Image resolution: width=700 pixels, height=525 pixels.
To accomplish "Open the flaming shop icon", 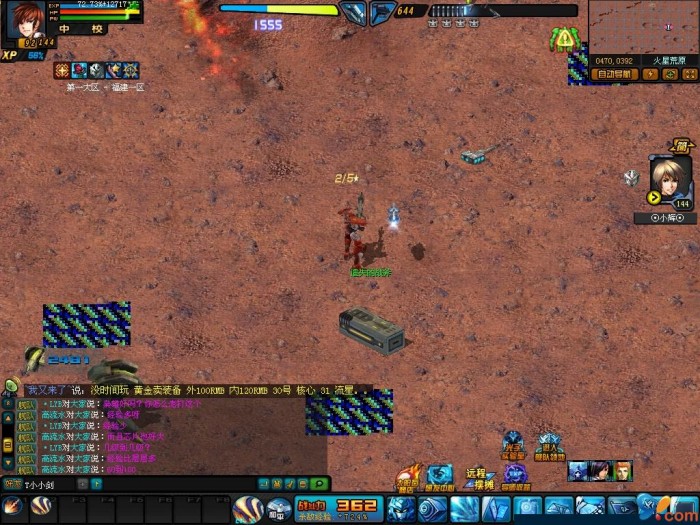I will coord(407,477).
